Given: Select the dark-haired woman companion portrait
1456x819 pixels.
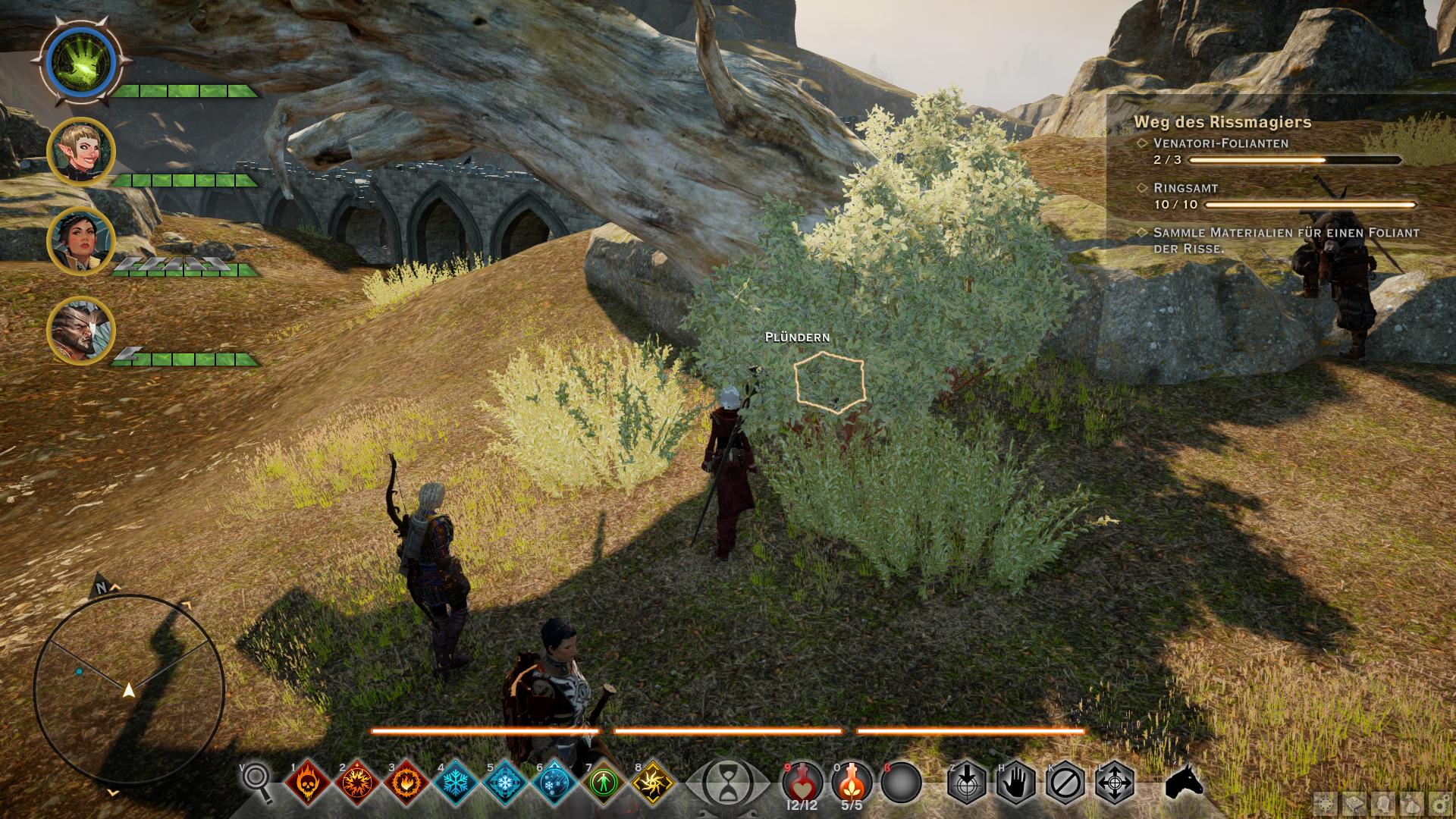Looking at the screenshot, I should coord(80,241).
